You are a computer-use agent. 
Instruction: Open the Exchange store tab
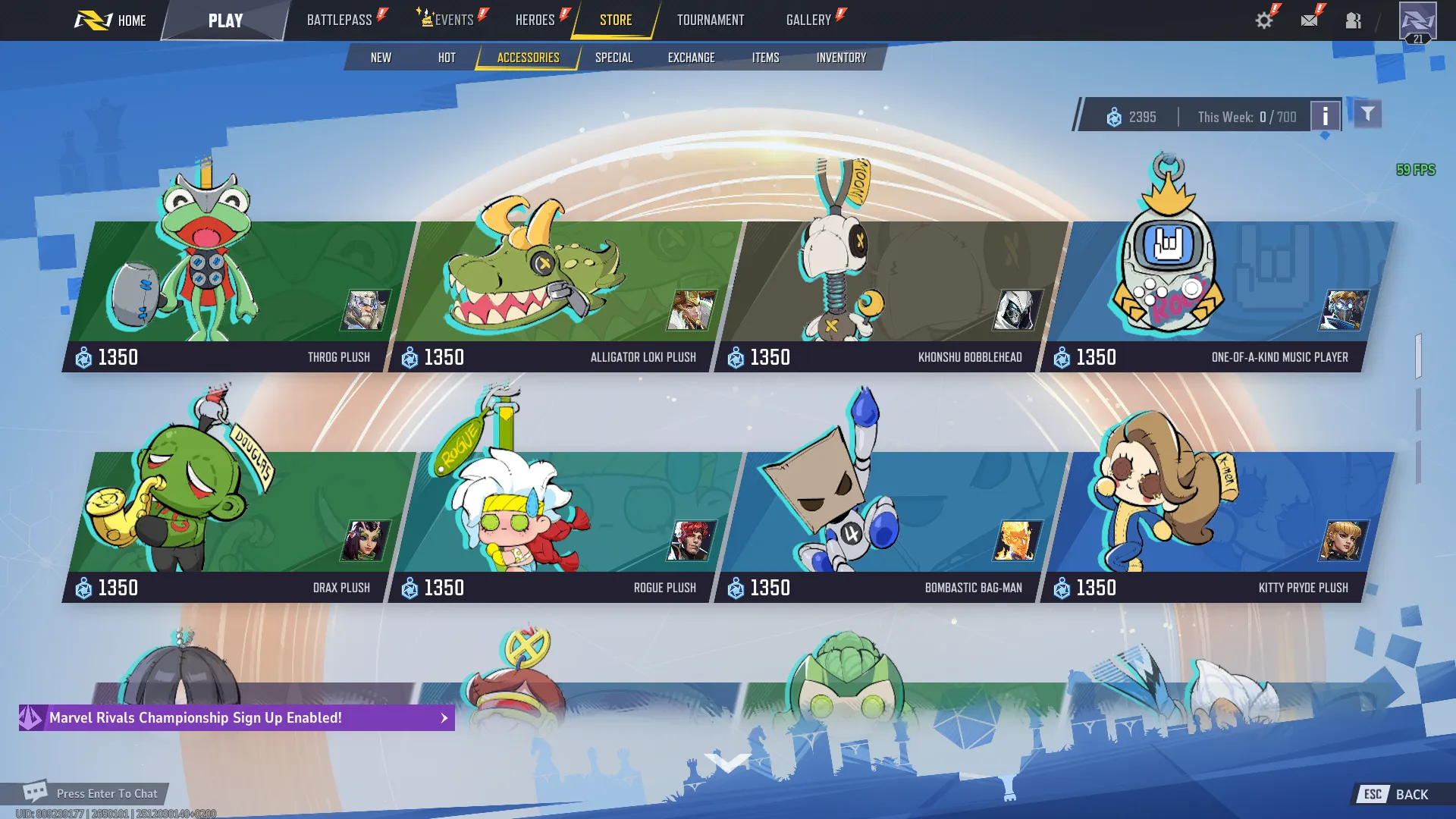[691, 57]
